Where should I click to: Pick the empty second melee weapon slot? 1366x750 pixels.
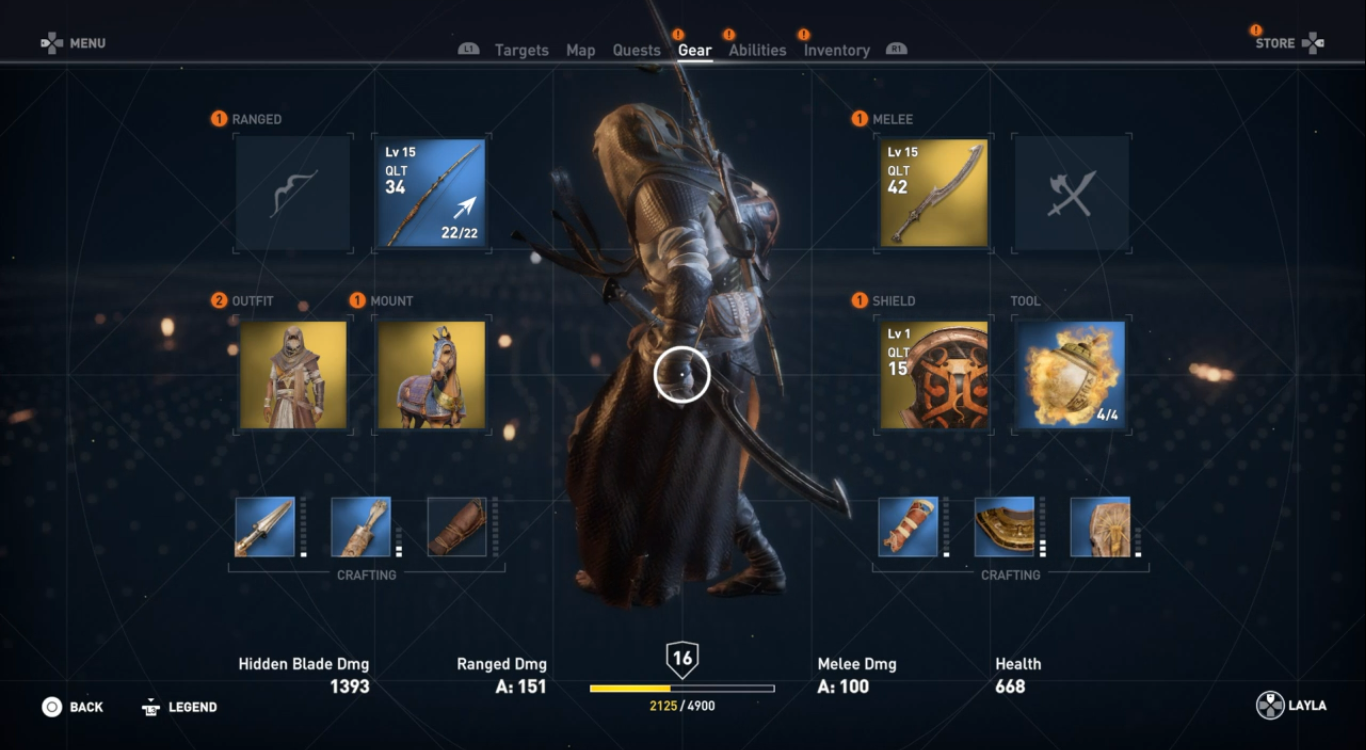click(x=1071, y=193)
